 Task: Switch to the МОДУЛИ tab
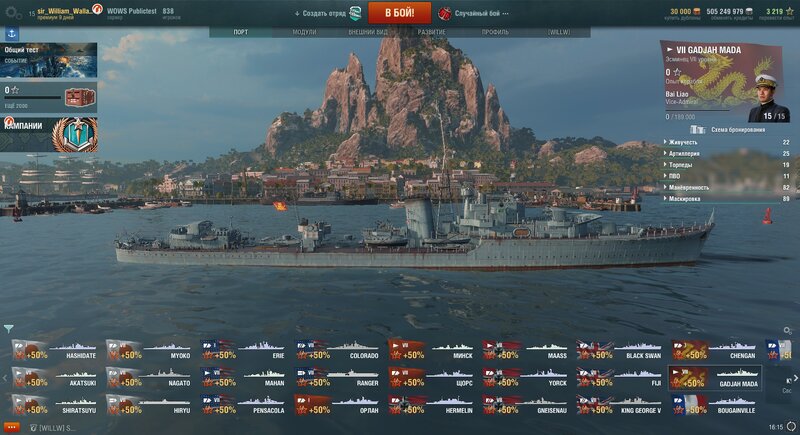tap(304, 32)
